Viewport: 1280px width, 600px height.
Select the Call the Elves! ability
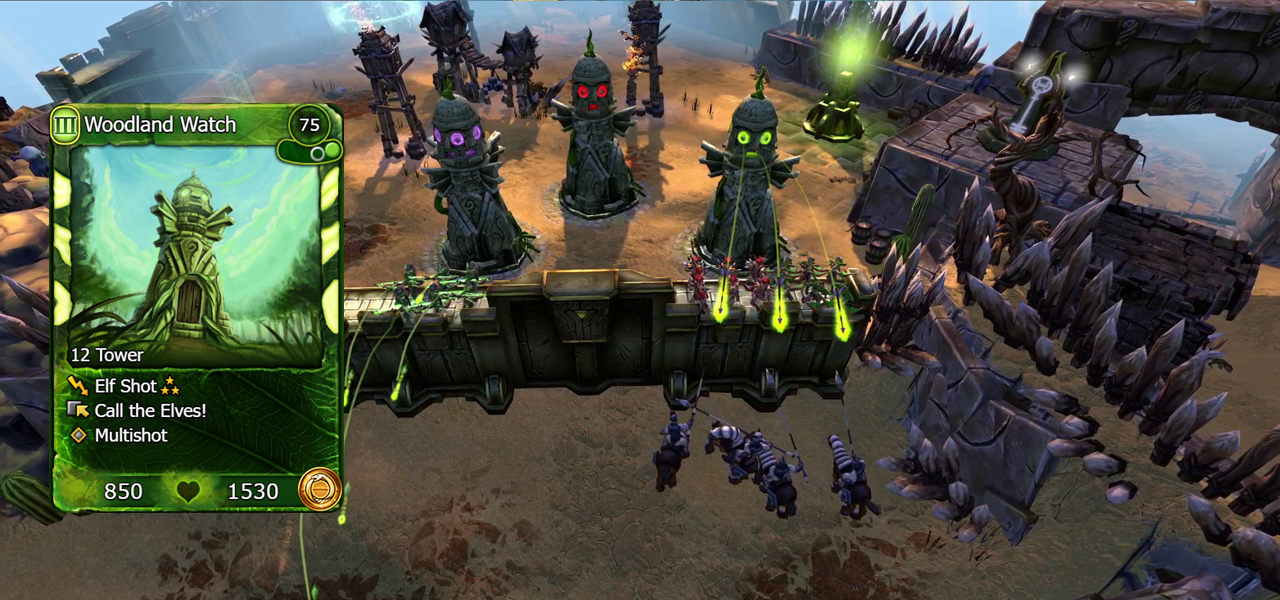tap(150, 411)
